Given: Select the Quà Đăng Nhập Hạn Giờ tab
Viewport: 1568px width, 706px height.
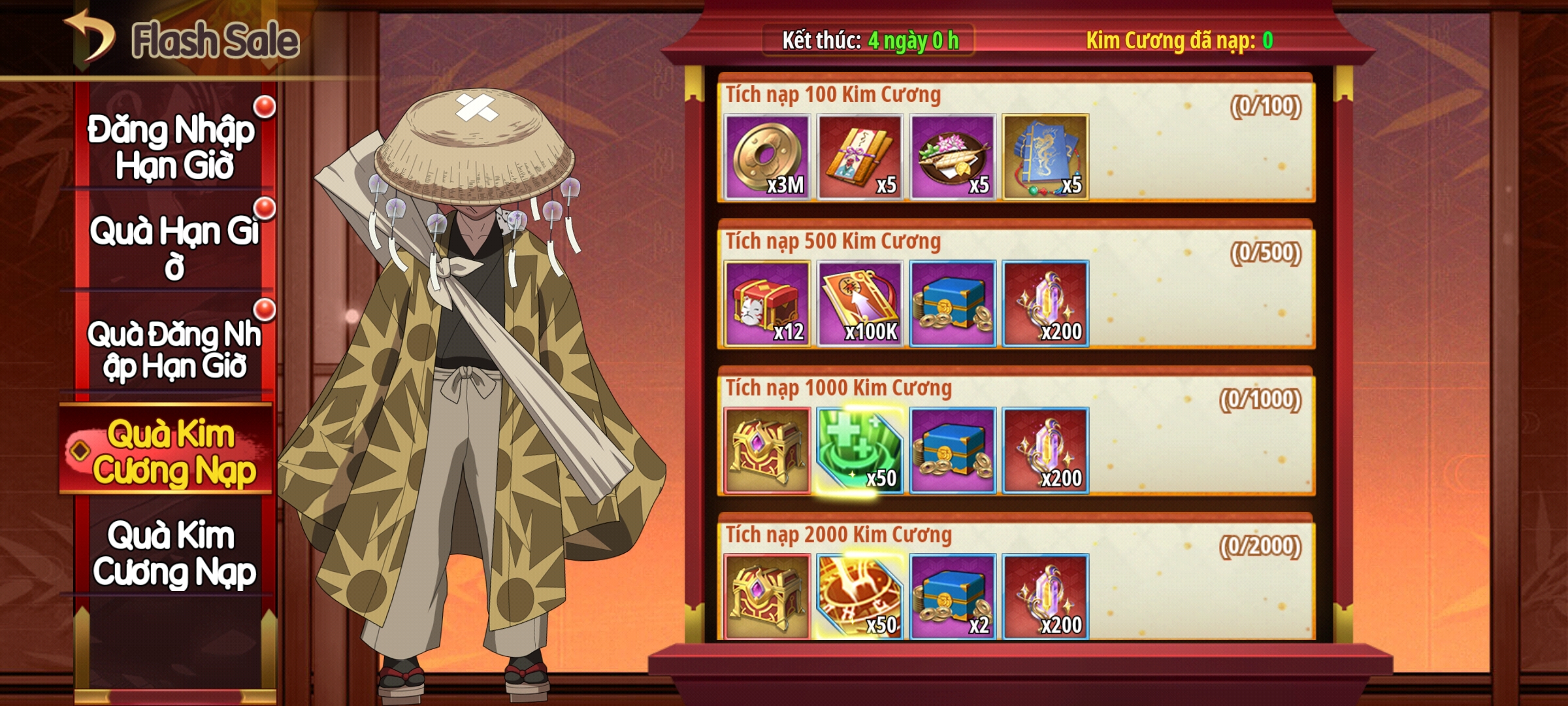Looking at the screenshot, I should pyautogui.click(x=172, y=349).
